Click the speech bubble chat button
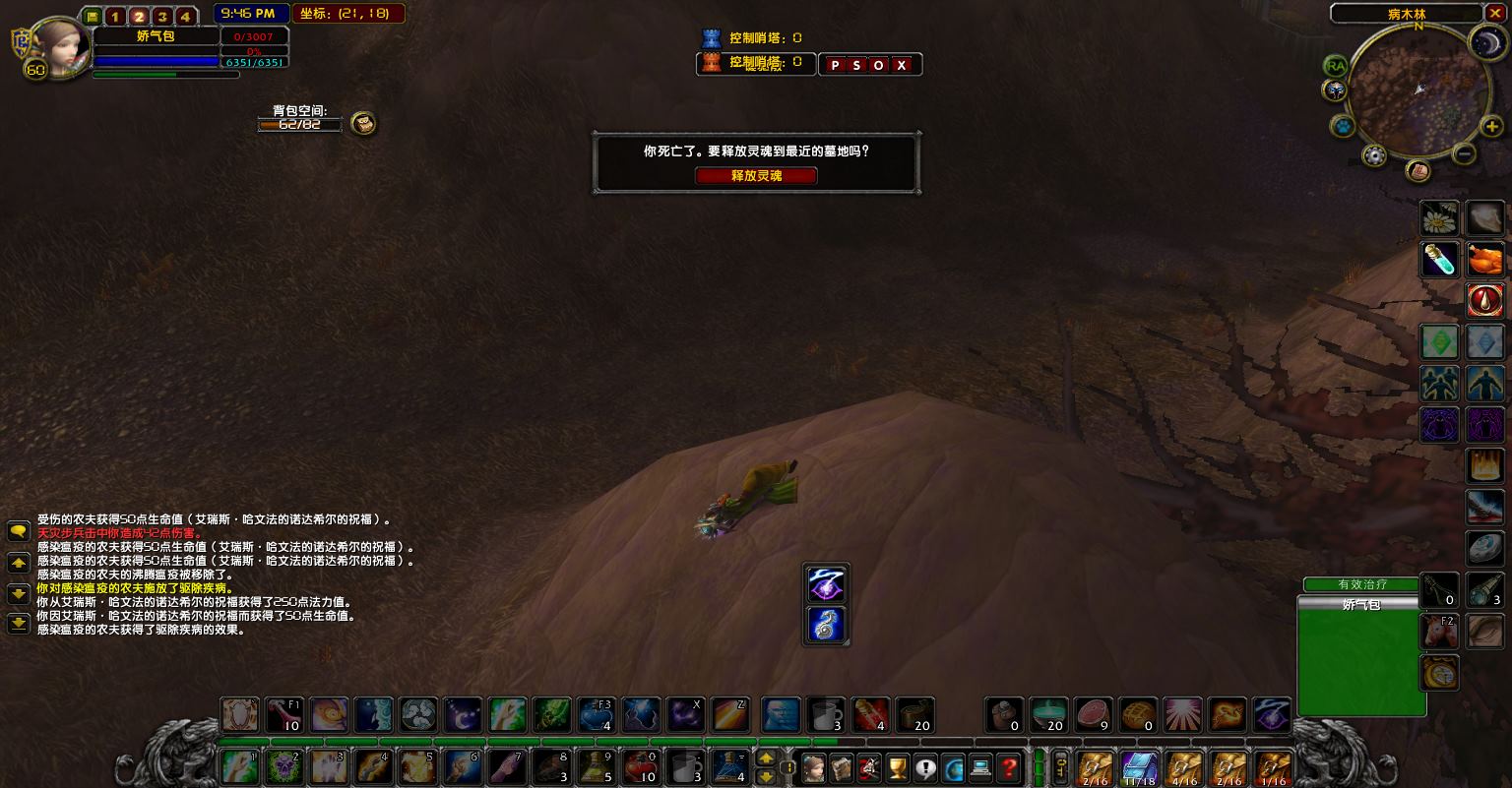This screenshot has width=1512, height=788. (18, 532)
